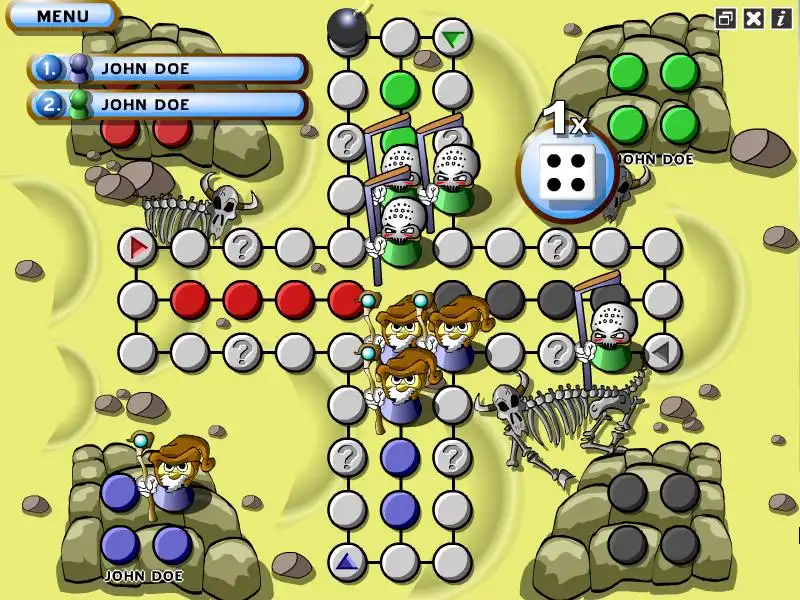Select the red right-arrow start tile
The width and height of the screenshot is (800, 600).
tap(137, 246)
